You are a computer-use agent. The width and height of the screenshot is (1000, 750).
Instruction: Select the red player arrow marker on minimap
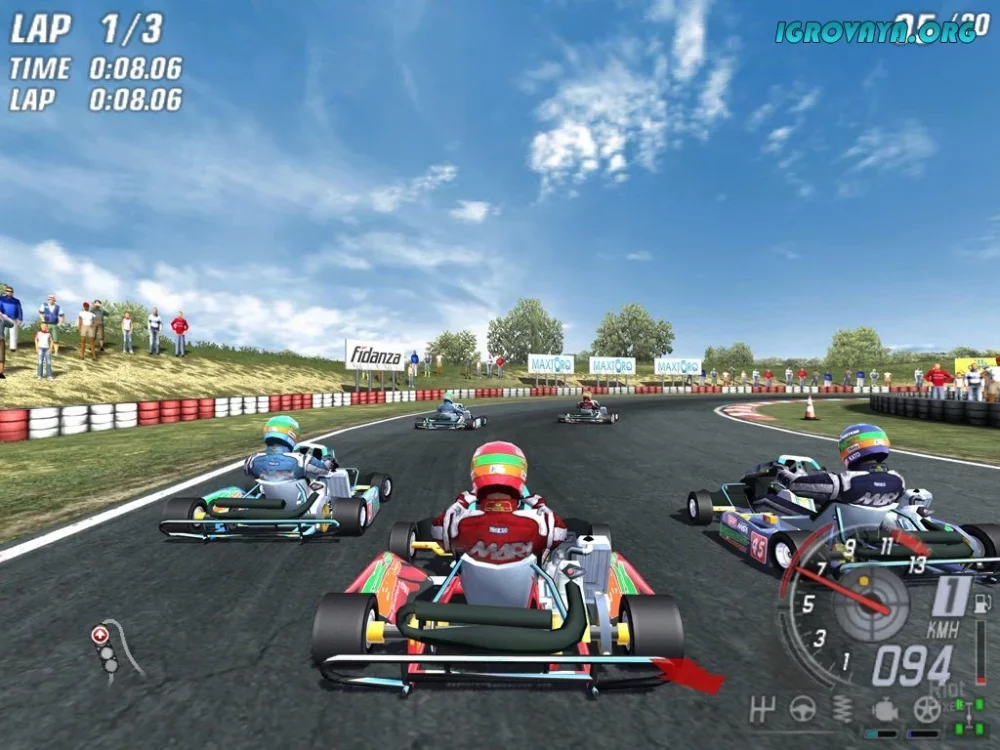click(99, 635)
